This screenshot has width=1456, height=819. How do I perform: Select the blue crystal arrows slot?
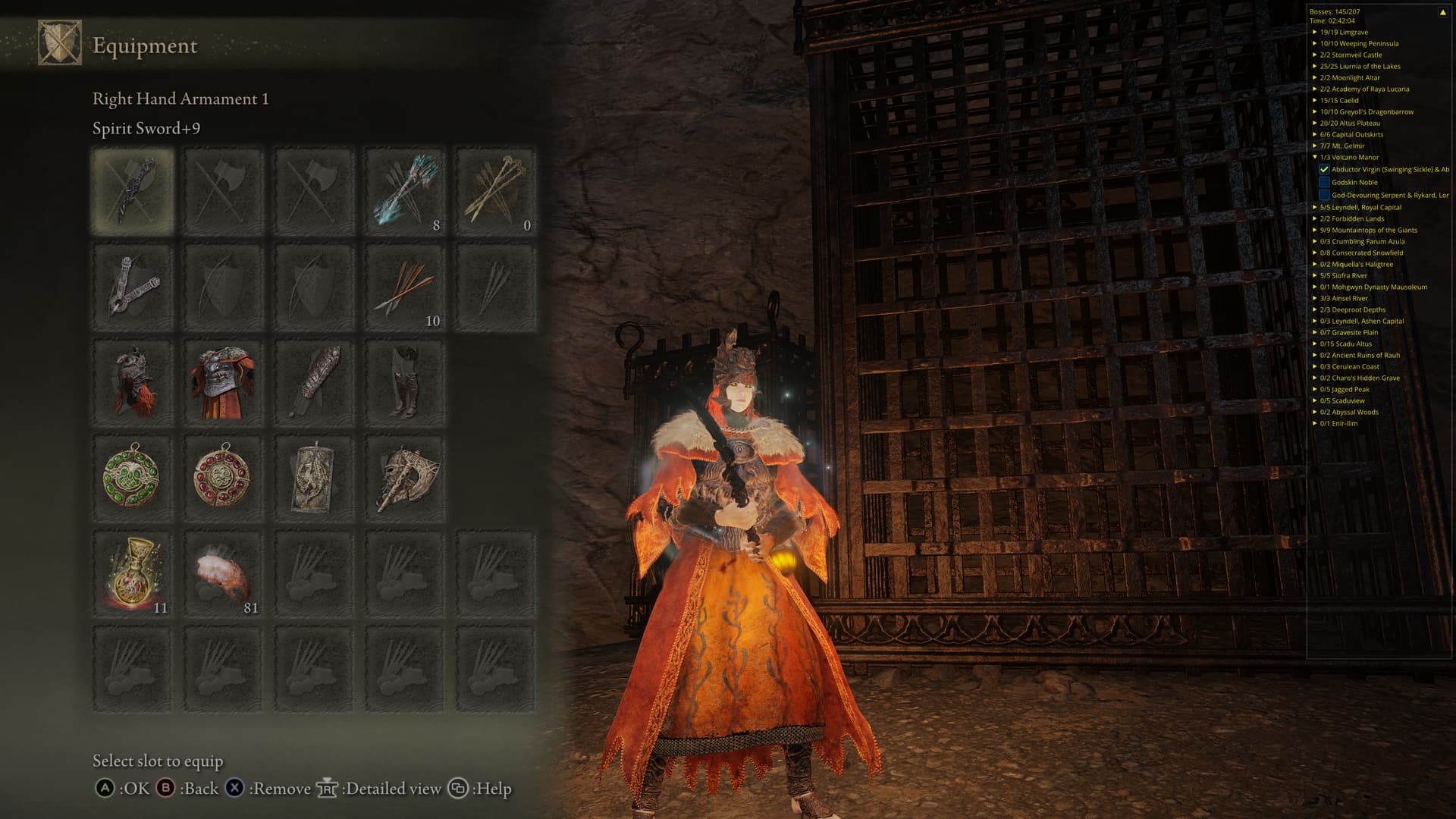tap(405, 191)
